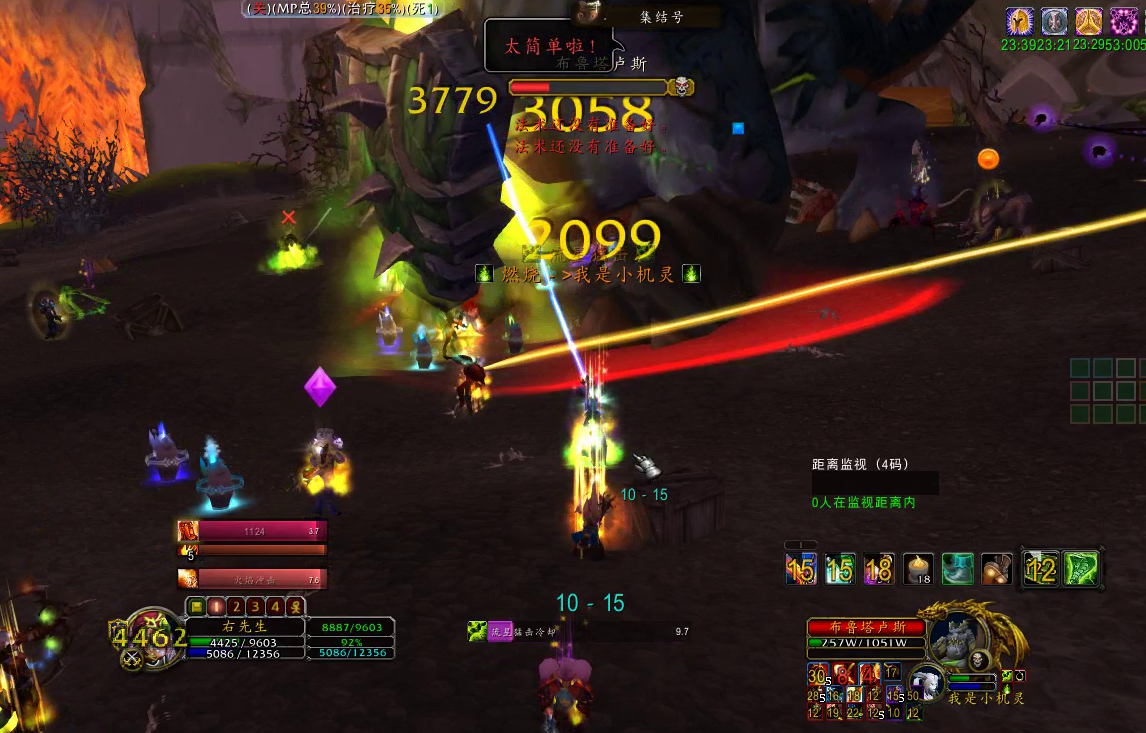Screen dimensions: 1146x733
Task: Choose the number 2 button above player frame
Action: click(x=235, y=606)
